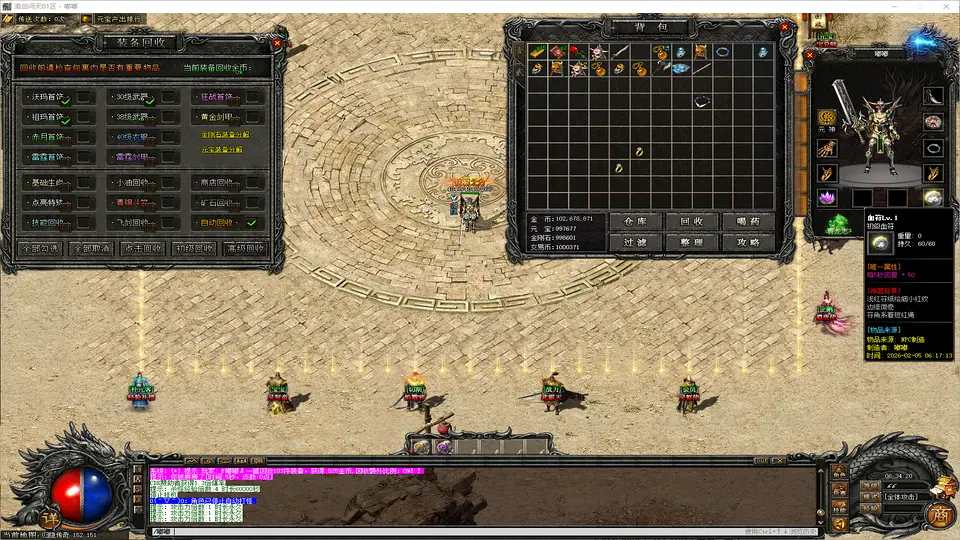Close the 装备回收 equipment recycle panel
Viewport: 960px width, 540px height.
[278, 44]
